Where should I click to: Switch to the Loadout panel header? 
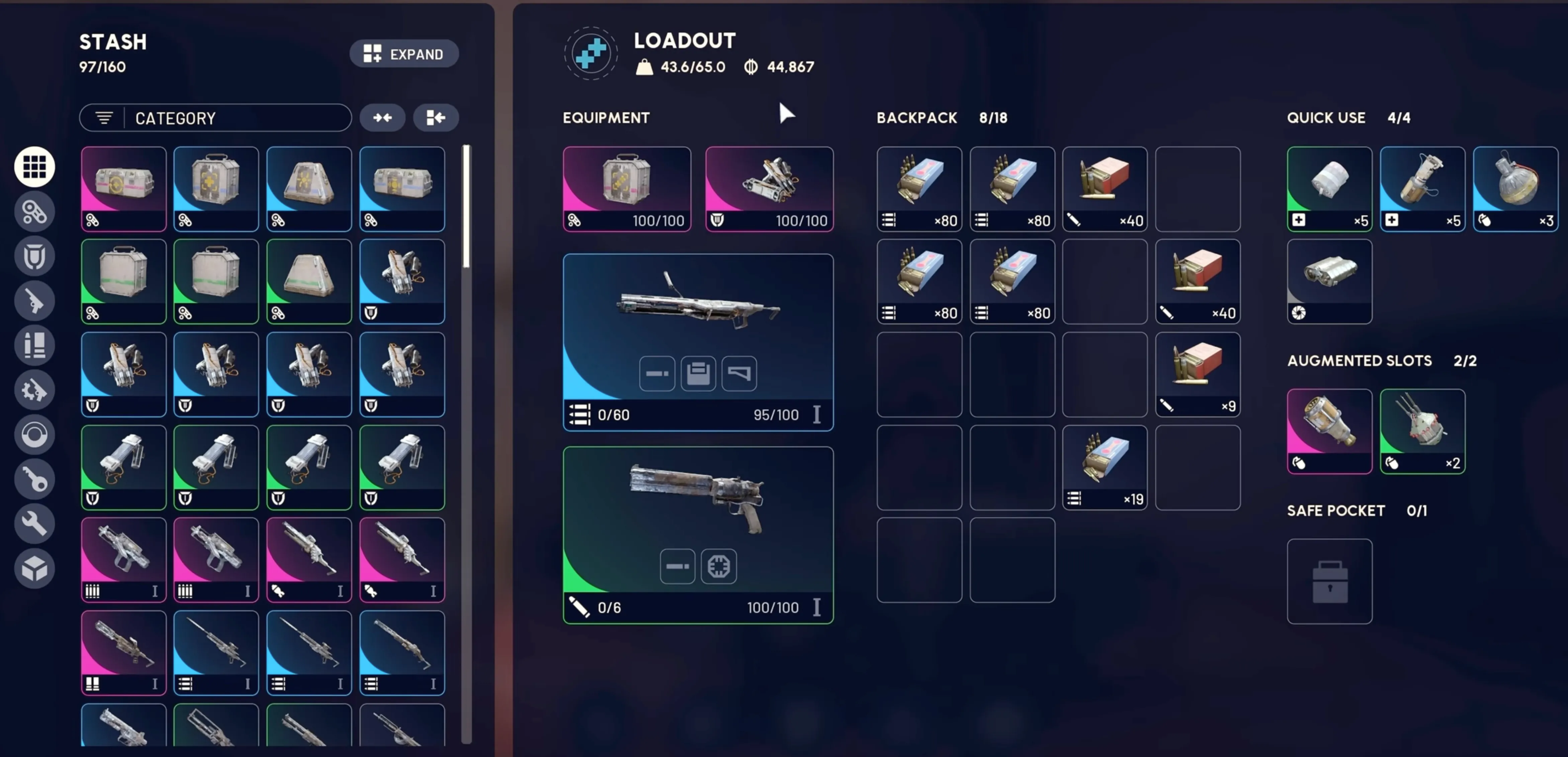pyautogui.click(x=685, y=41)
